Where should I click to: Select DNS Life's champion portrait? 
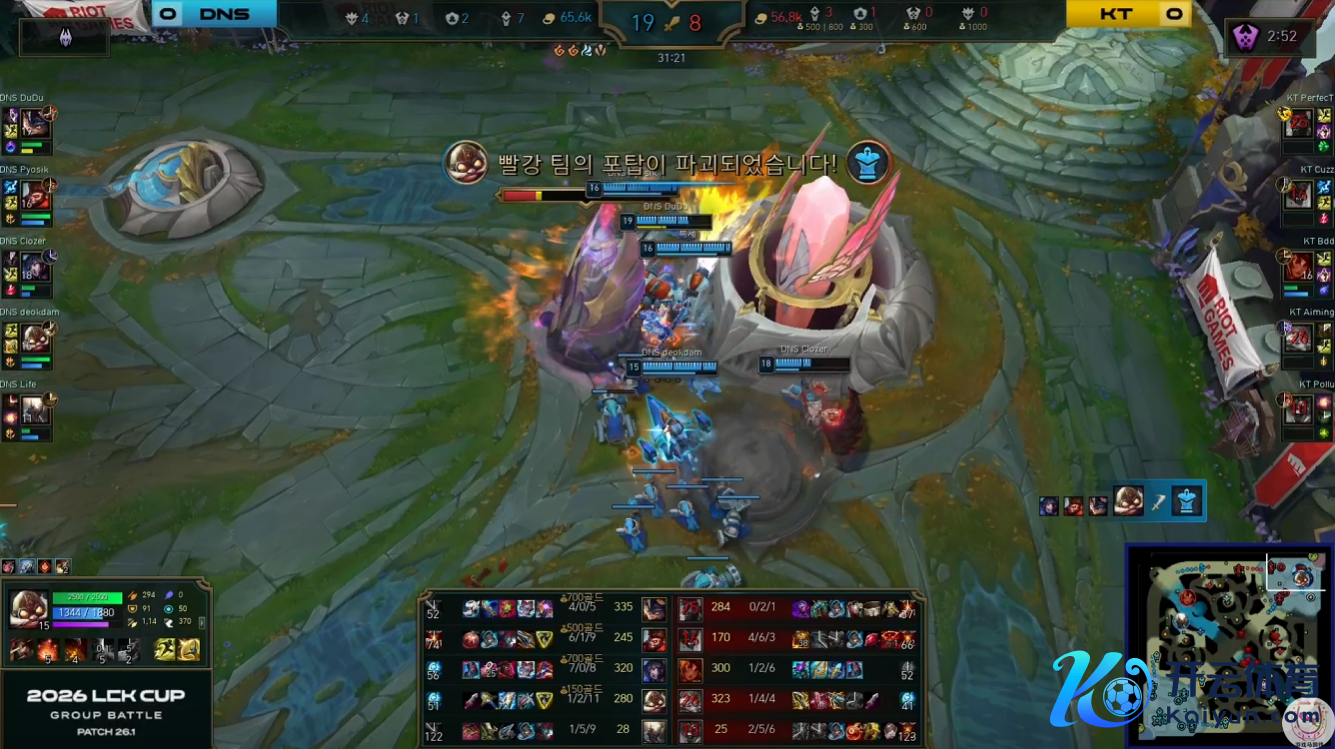pos(35,409)
